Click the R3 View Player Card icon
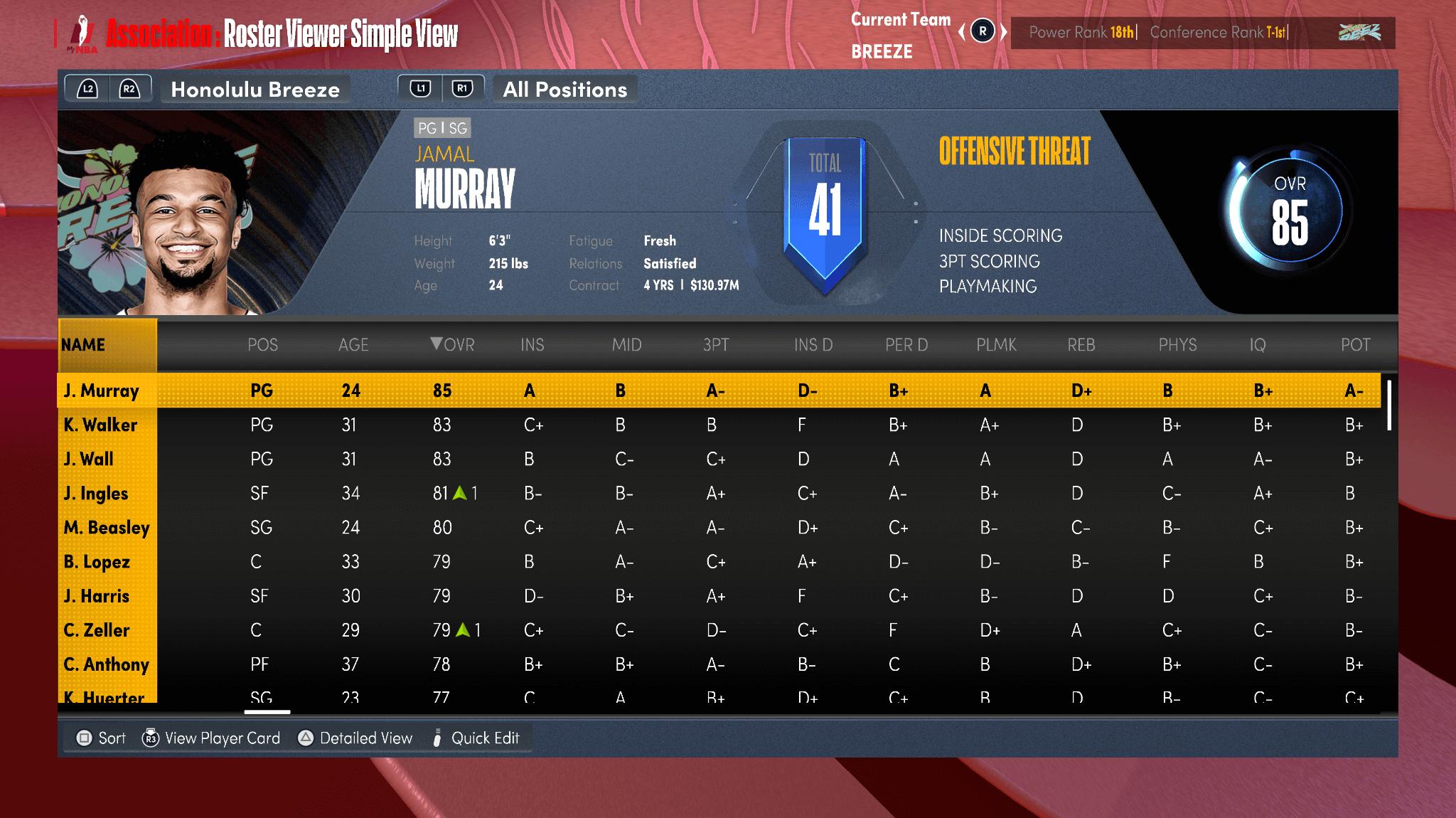Screen dimensions: 1456x818 pos(150,738)
